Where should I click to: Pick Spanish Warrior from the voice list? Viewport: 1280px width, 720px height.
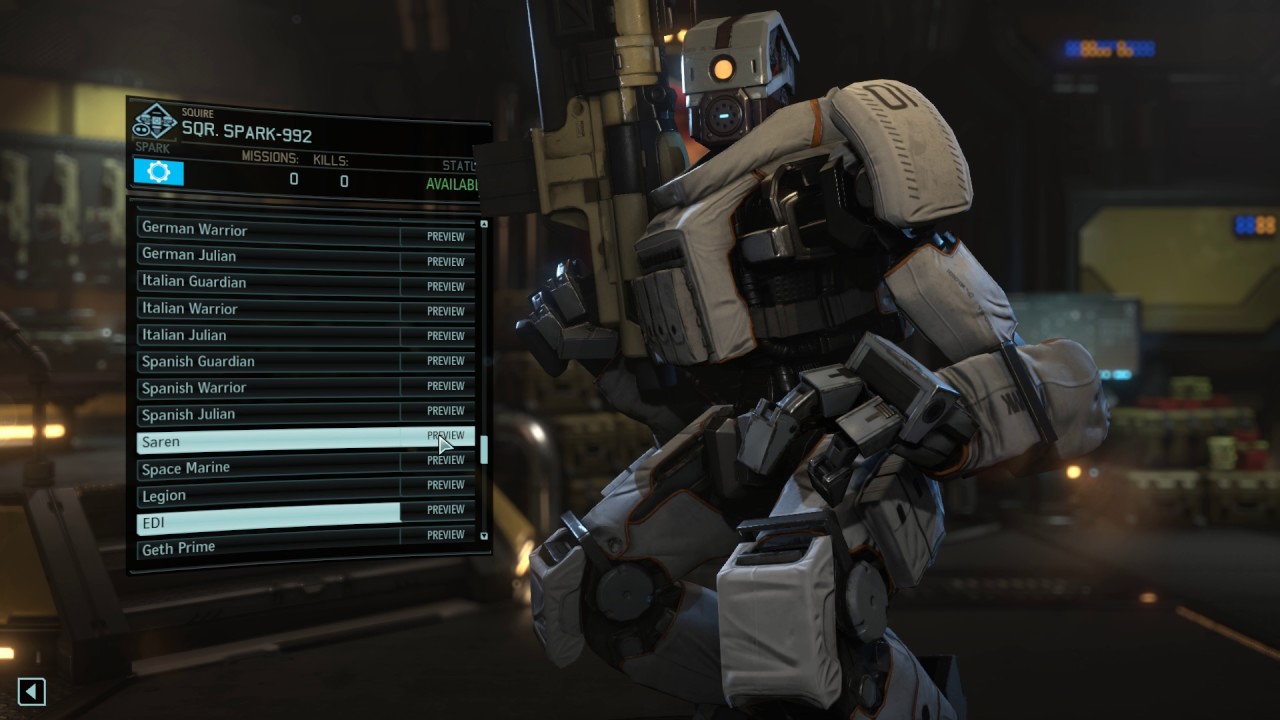(x=268, y=388)
